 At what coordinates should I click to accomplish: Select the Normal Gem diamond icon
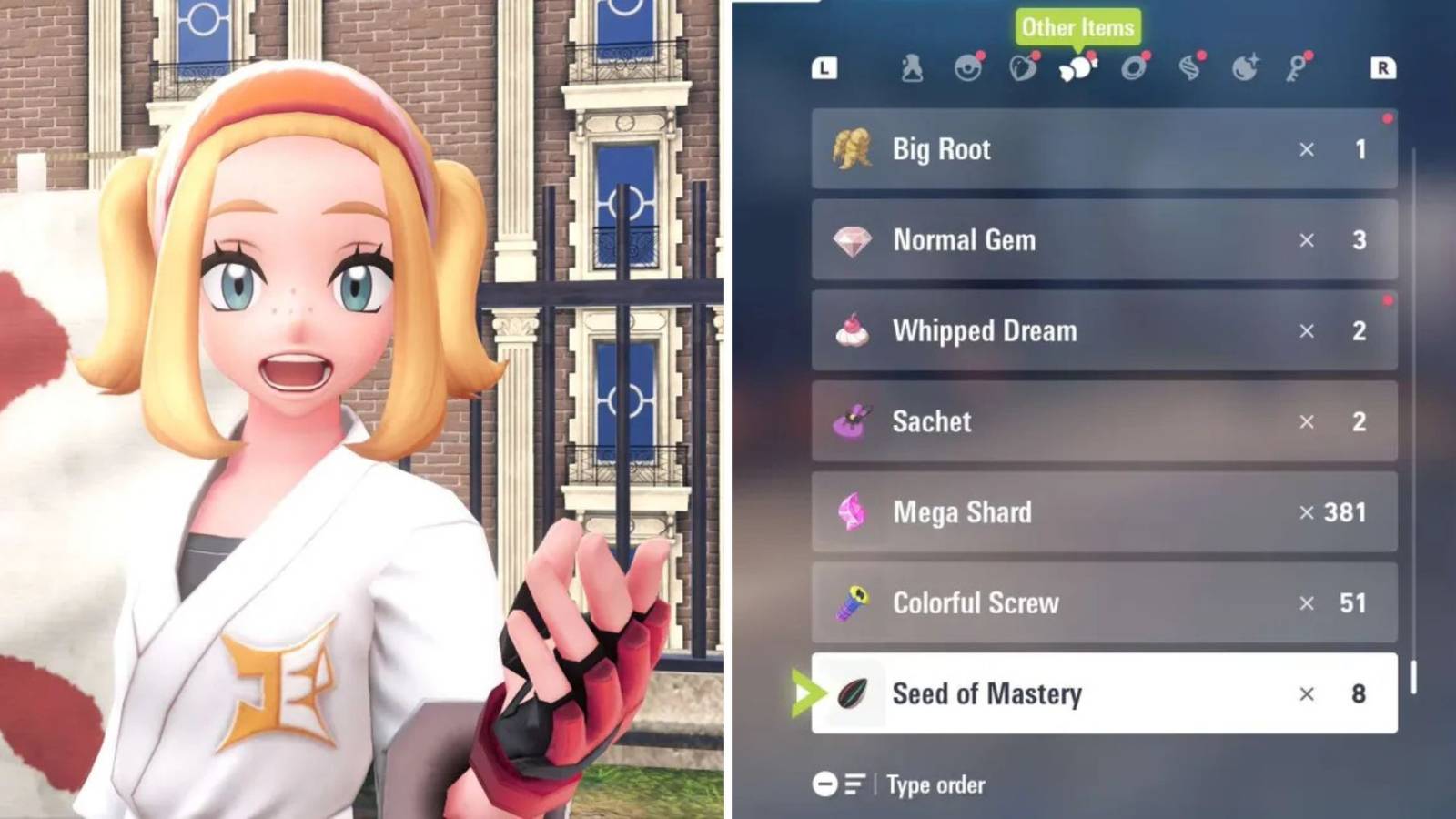[854, 240]
